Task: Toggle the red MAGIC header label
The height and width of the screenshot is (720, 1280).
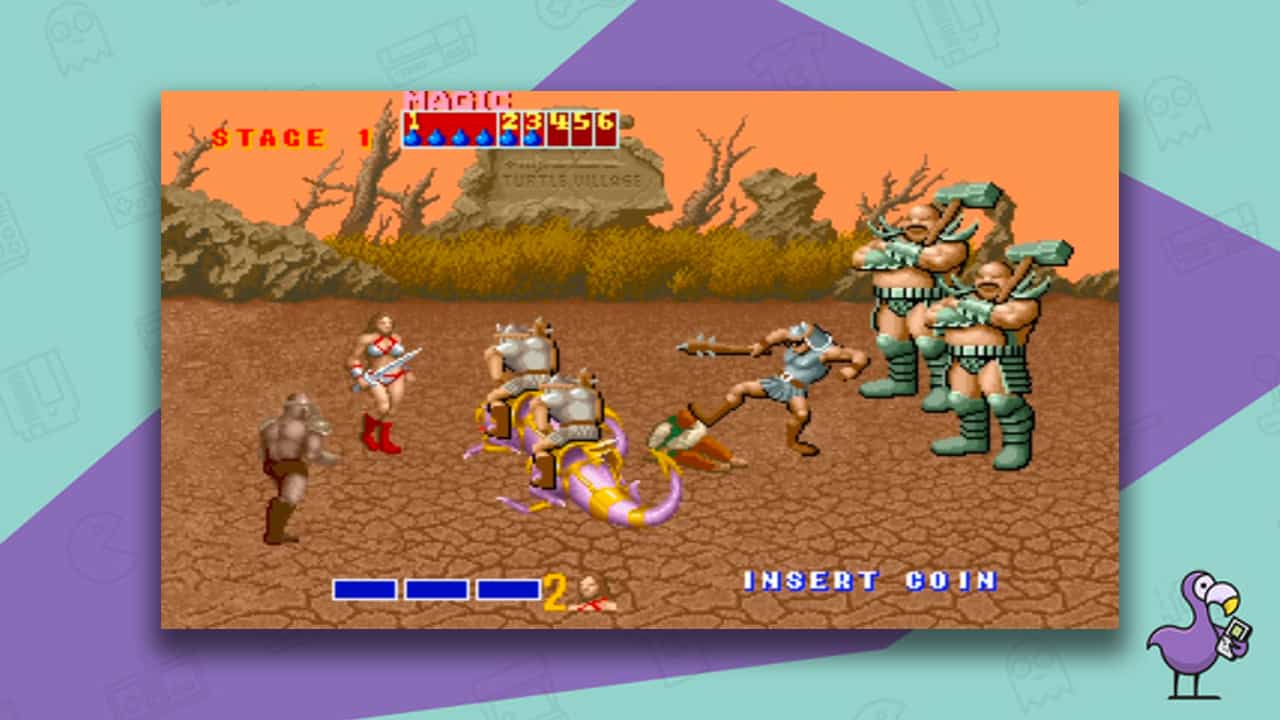Action: point(456,99)
